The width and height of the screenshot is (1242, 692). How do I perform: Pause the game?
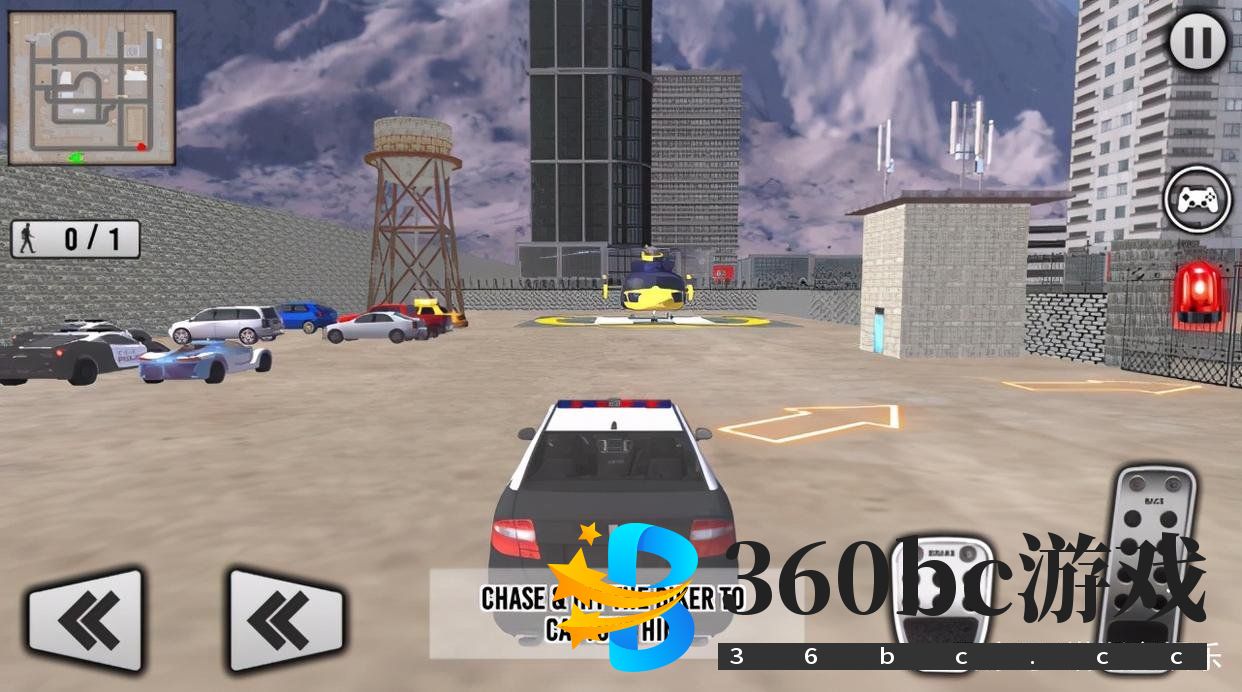(1198, 42)
